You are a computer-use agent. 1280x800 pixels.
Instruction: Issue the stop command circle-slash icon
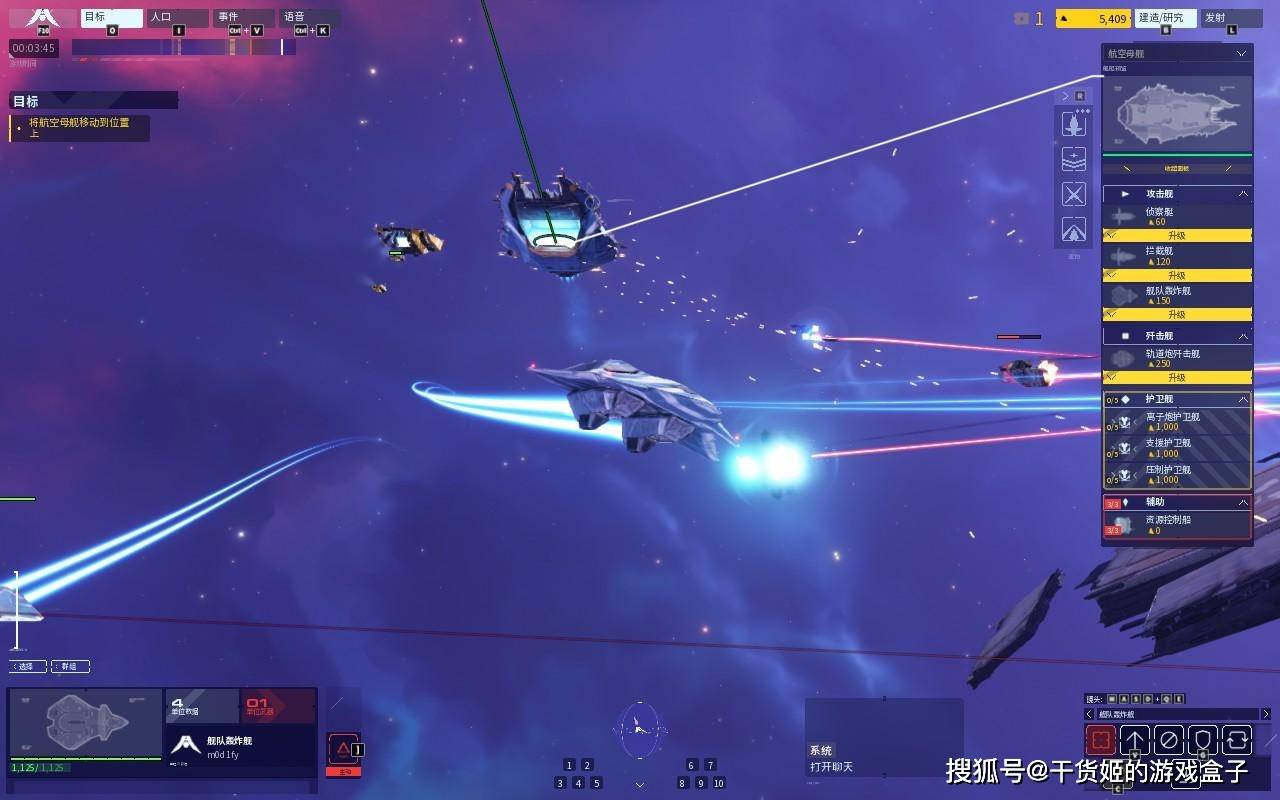[1168, 740]
